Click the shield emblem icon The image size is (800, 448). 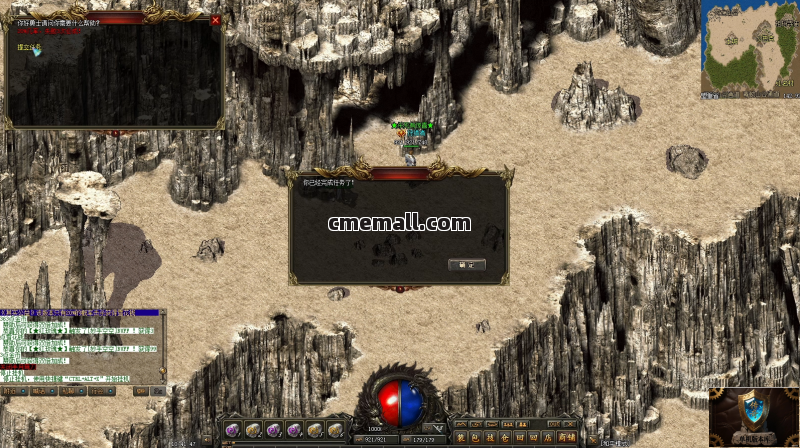(x=750, y=412)
